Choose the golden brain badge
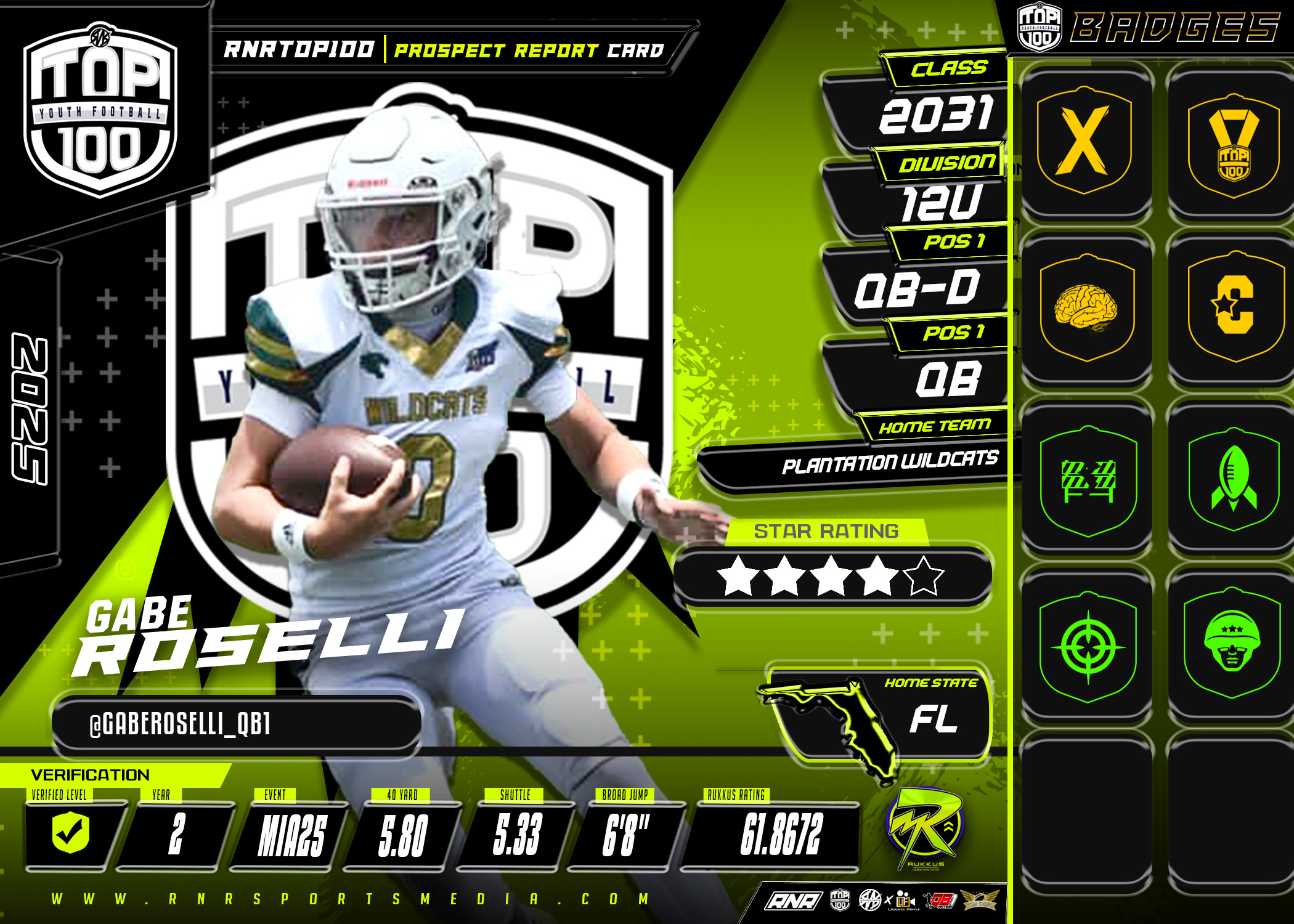Viewport: 1294px width, 924px height. (x=1086, y=308)
